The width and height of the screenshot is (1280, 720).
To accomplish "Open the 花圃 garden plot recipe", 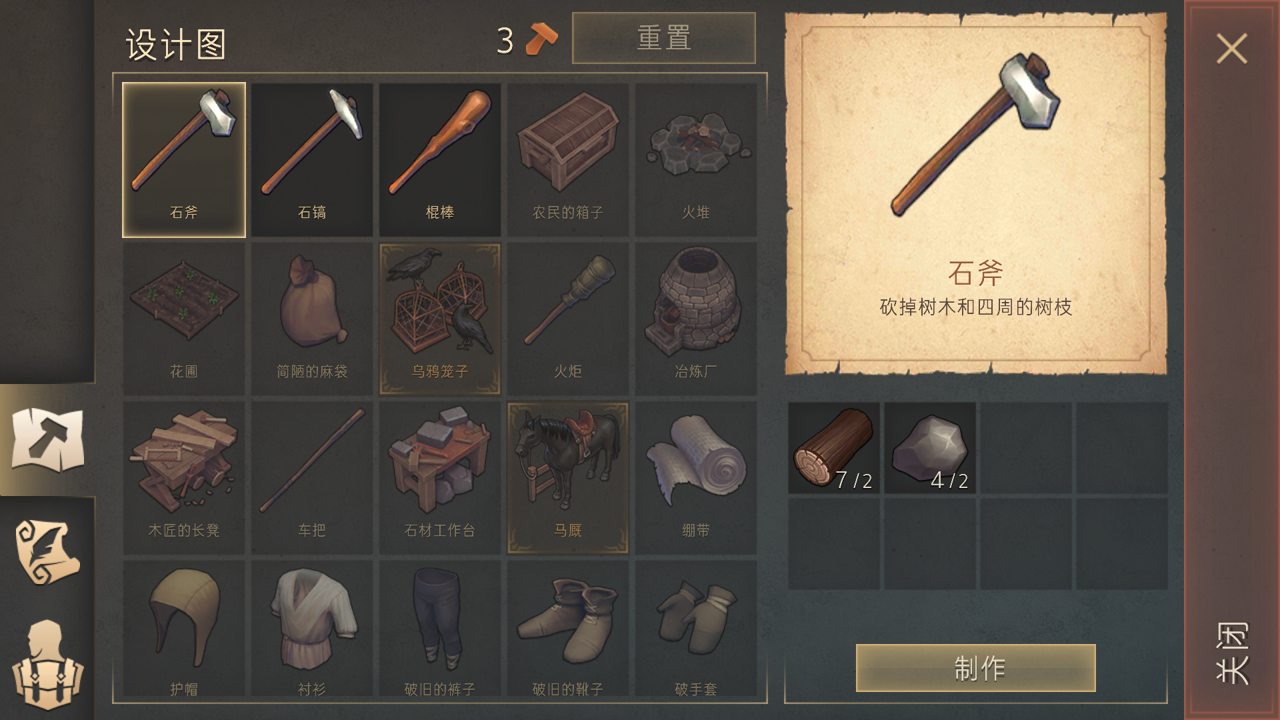I will coord(184,310).
